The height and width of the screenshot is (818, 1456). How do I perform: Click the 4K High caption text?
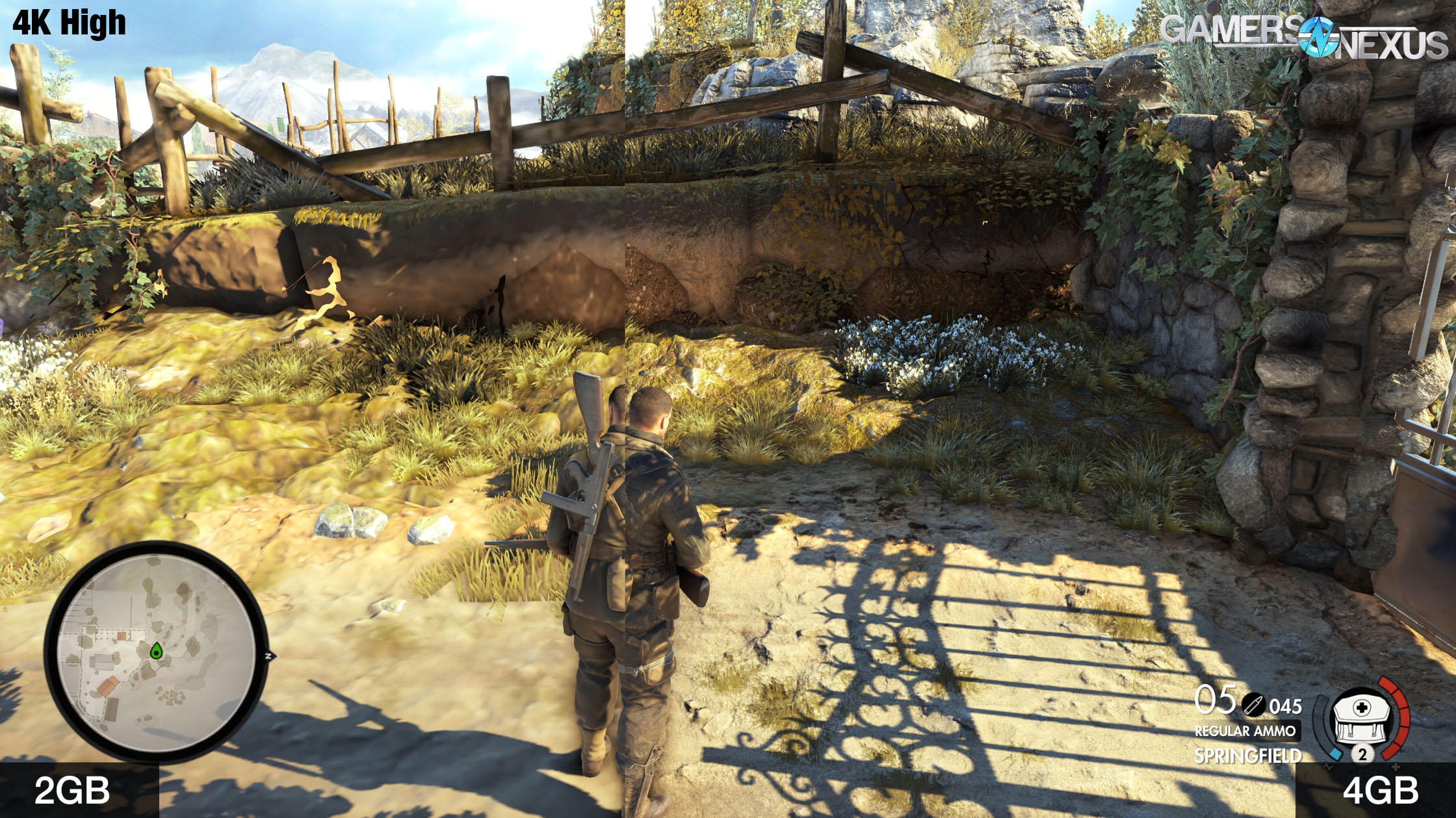[x=67, y=23]
